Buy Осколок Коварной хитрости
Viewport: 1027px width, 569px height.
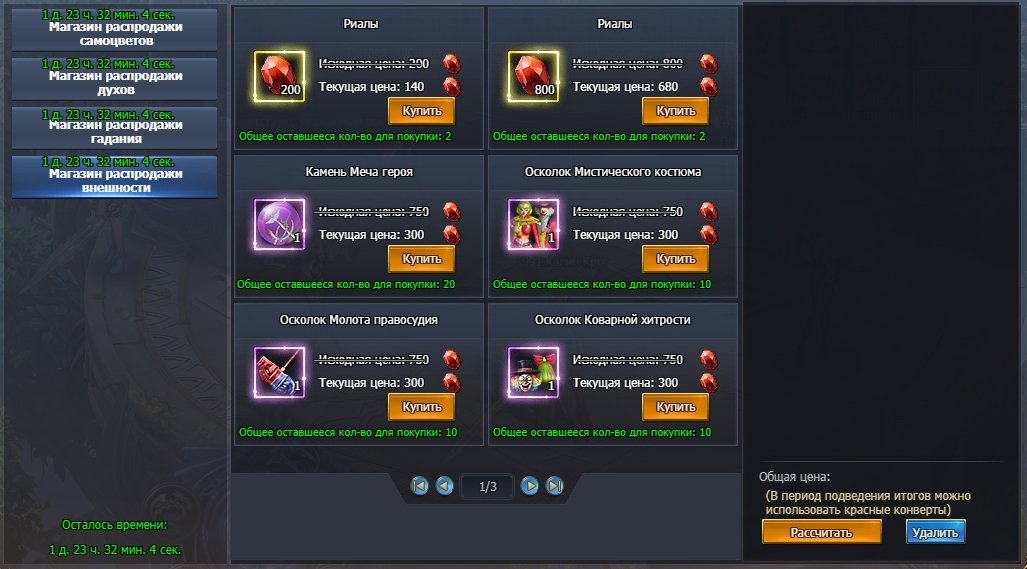click(675, 407)
